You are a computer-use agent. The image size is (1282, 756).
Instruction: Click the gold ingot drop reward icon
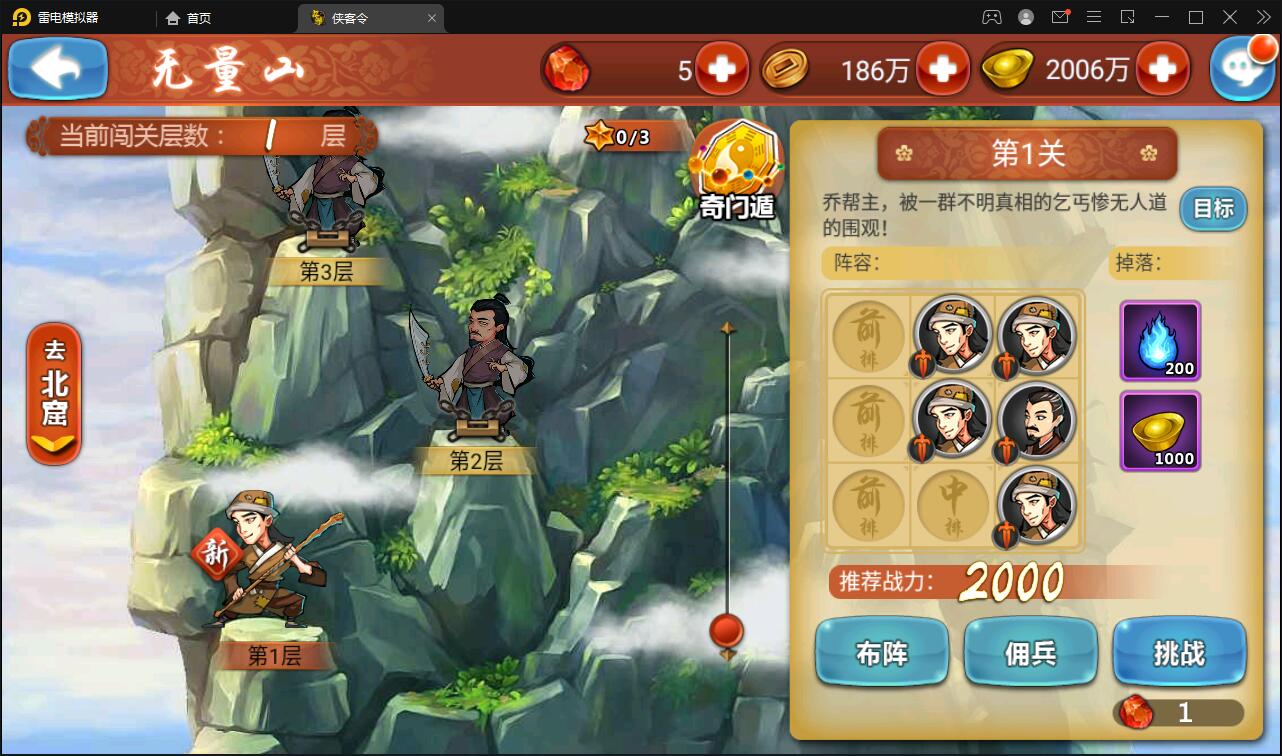tap(1160, 432)
